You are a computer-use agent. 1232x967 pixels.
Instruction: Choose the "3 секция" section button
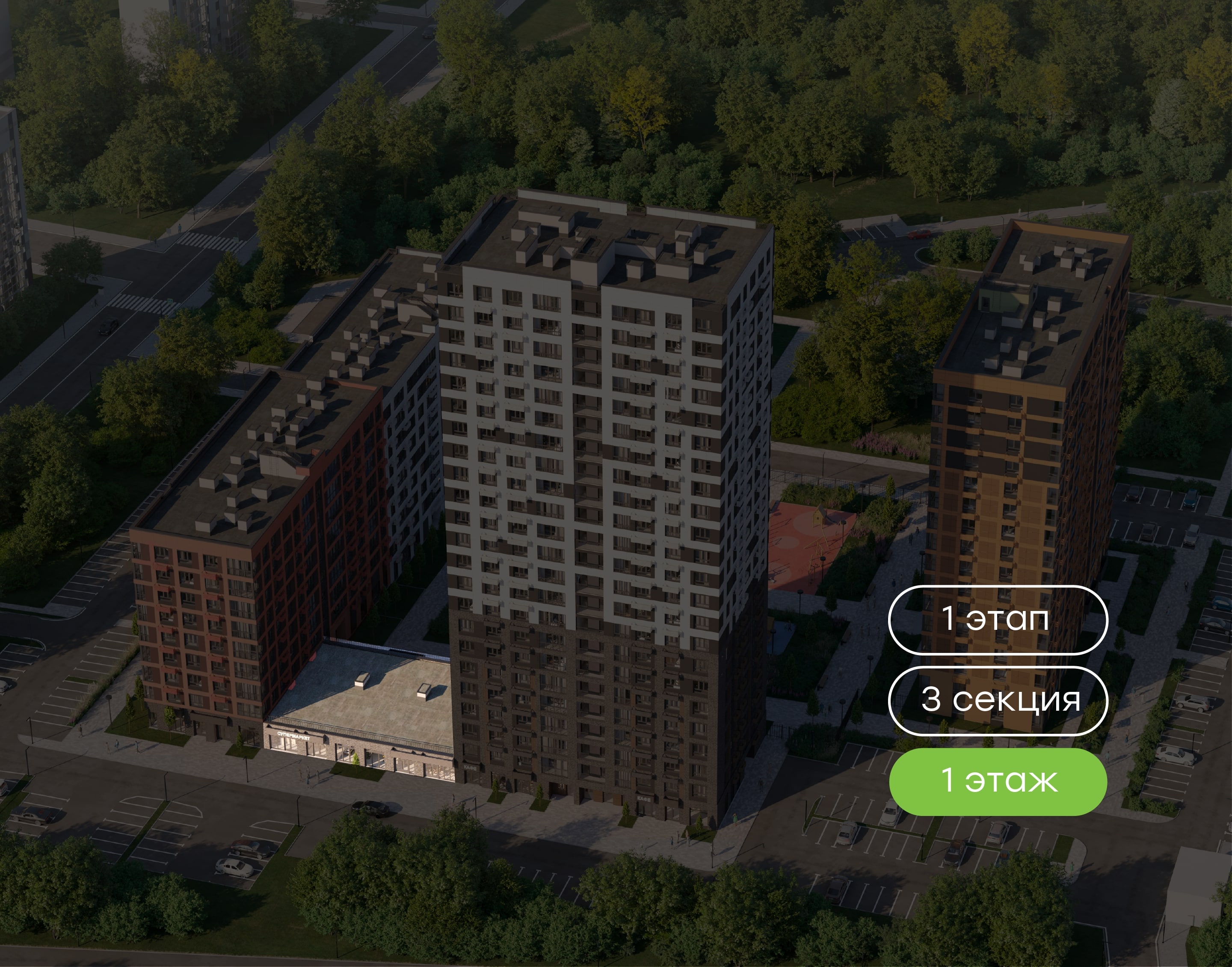(x=997, y=700)
